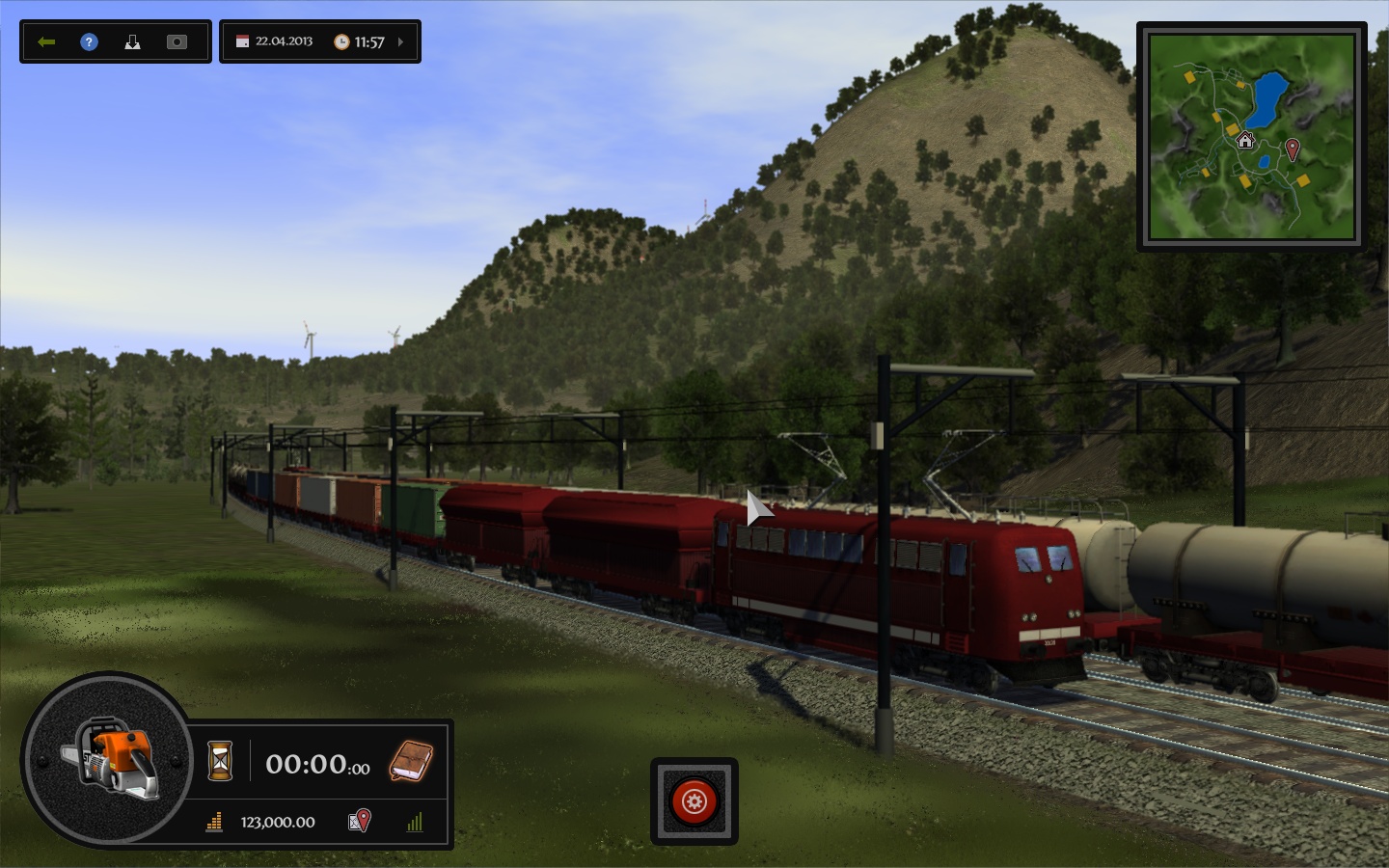
Task: Click the green statistics bars icon
Action: [x=415, y=823]
